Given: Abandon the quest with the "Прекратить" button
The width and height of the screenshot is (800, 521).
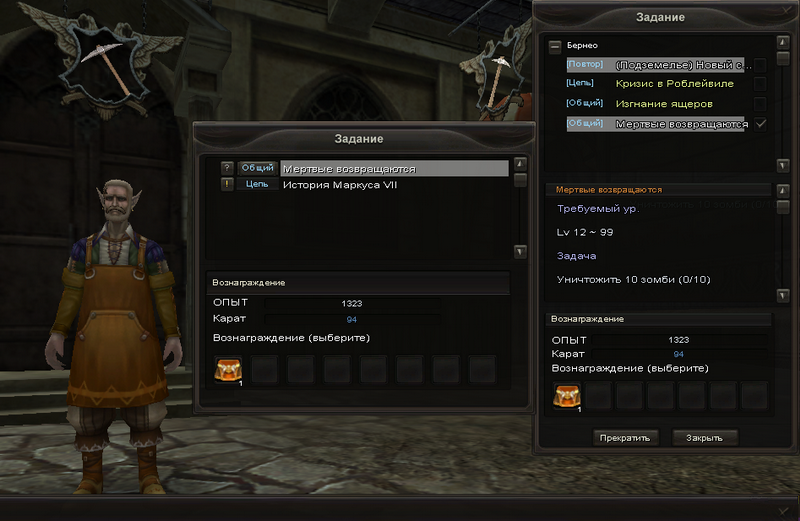Looking at the screenshot, I should (625, 438).
